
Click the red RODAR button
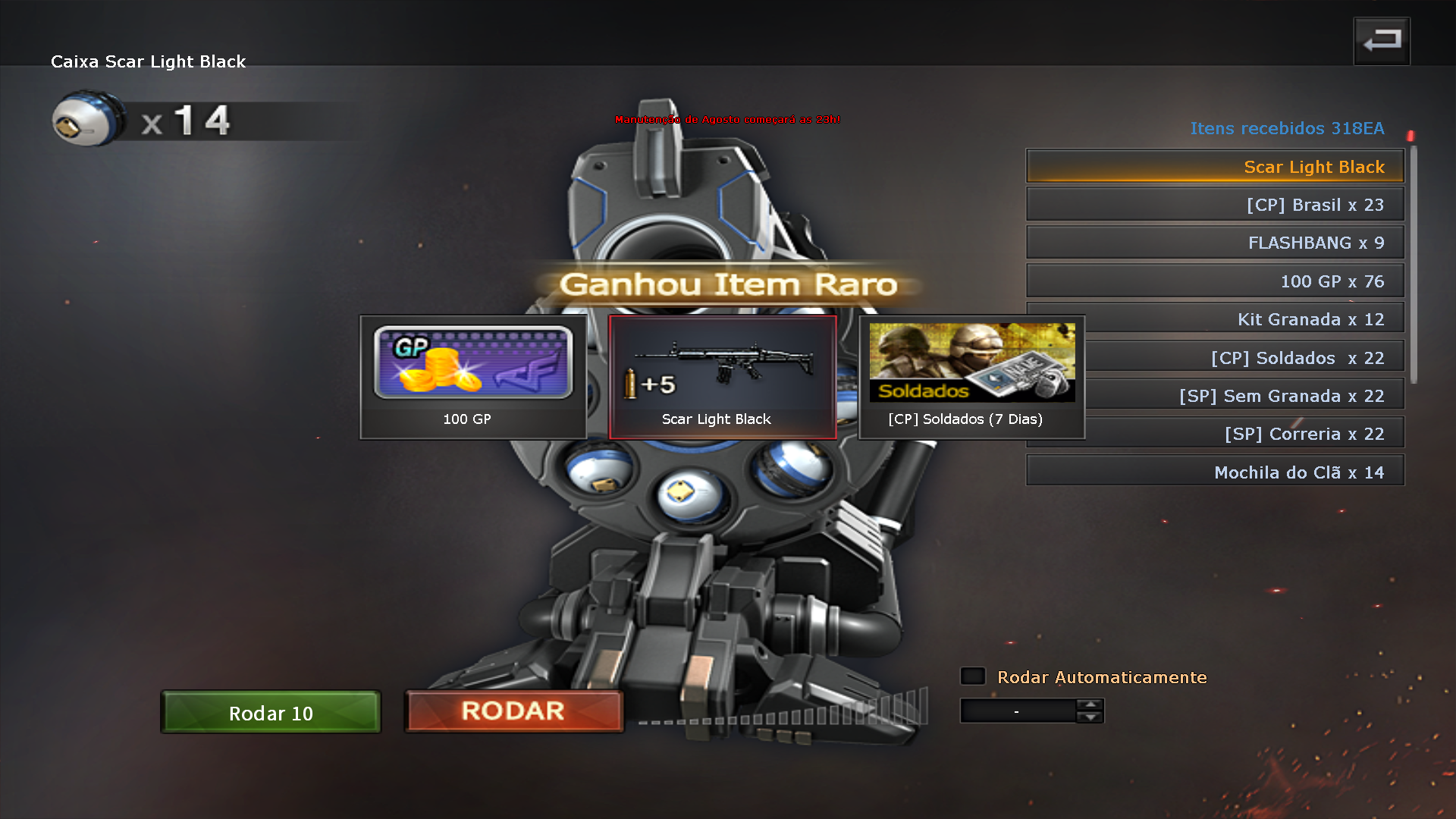[513, 711]
